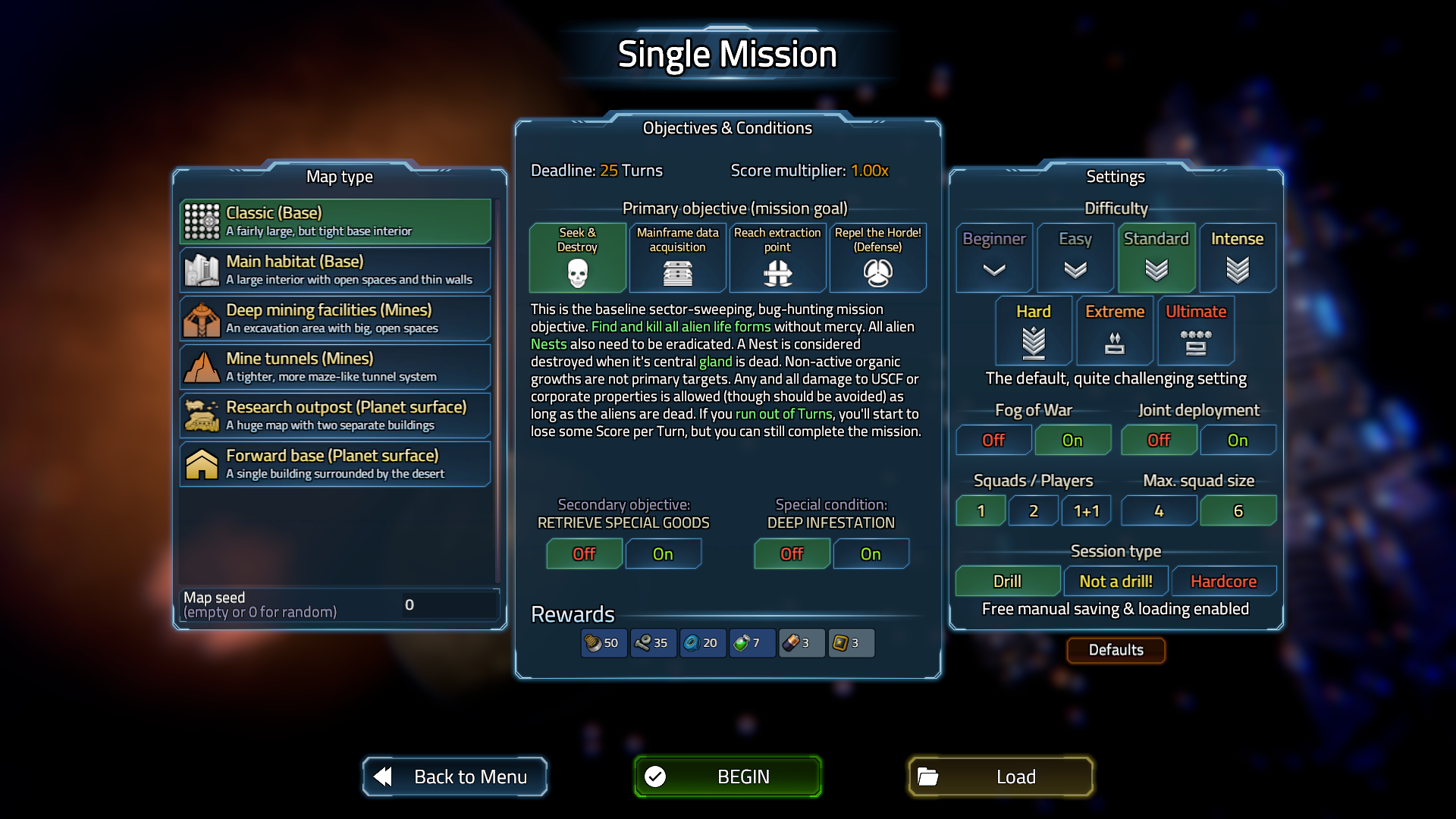Open the Load game screen

pos(1000,777)
